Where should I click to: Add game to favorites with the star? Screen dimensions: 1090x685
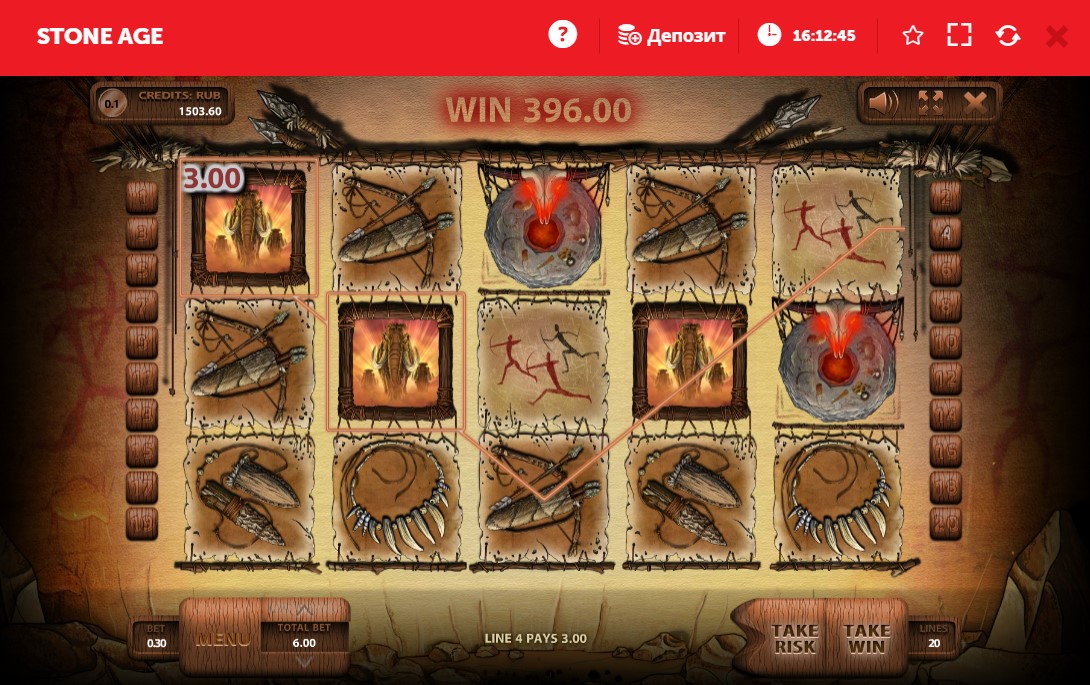(912, 36)
